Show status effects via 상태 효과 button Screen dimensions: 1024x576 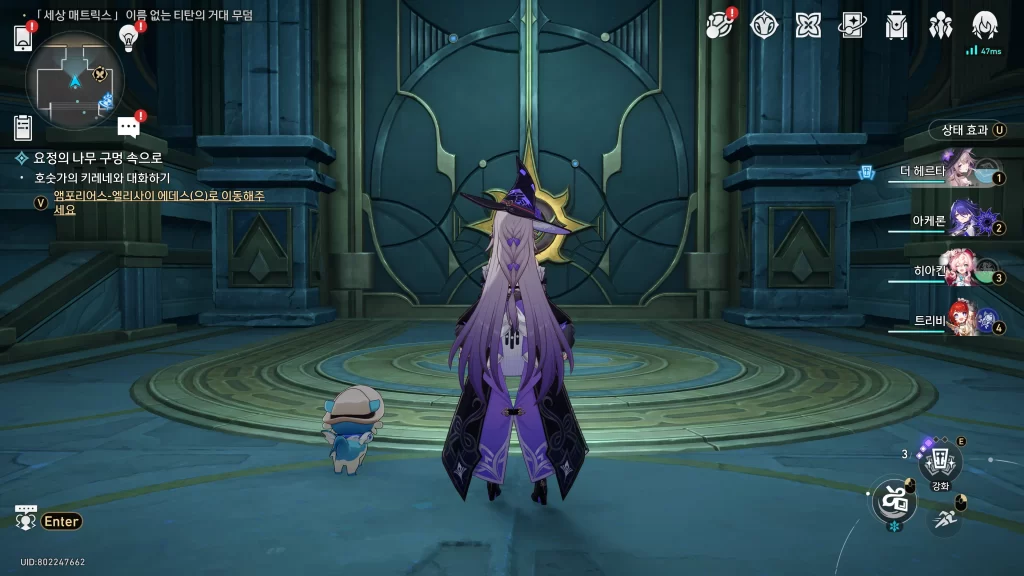point(968,130)
